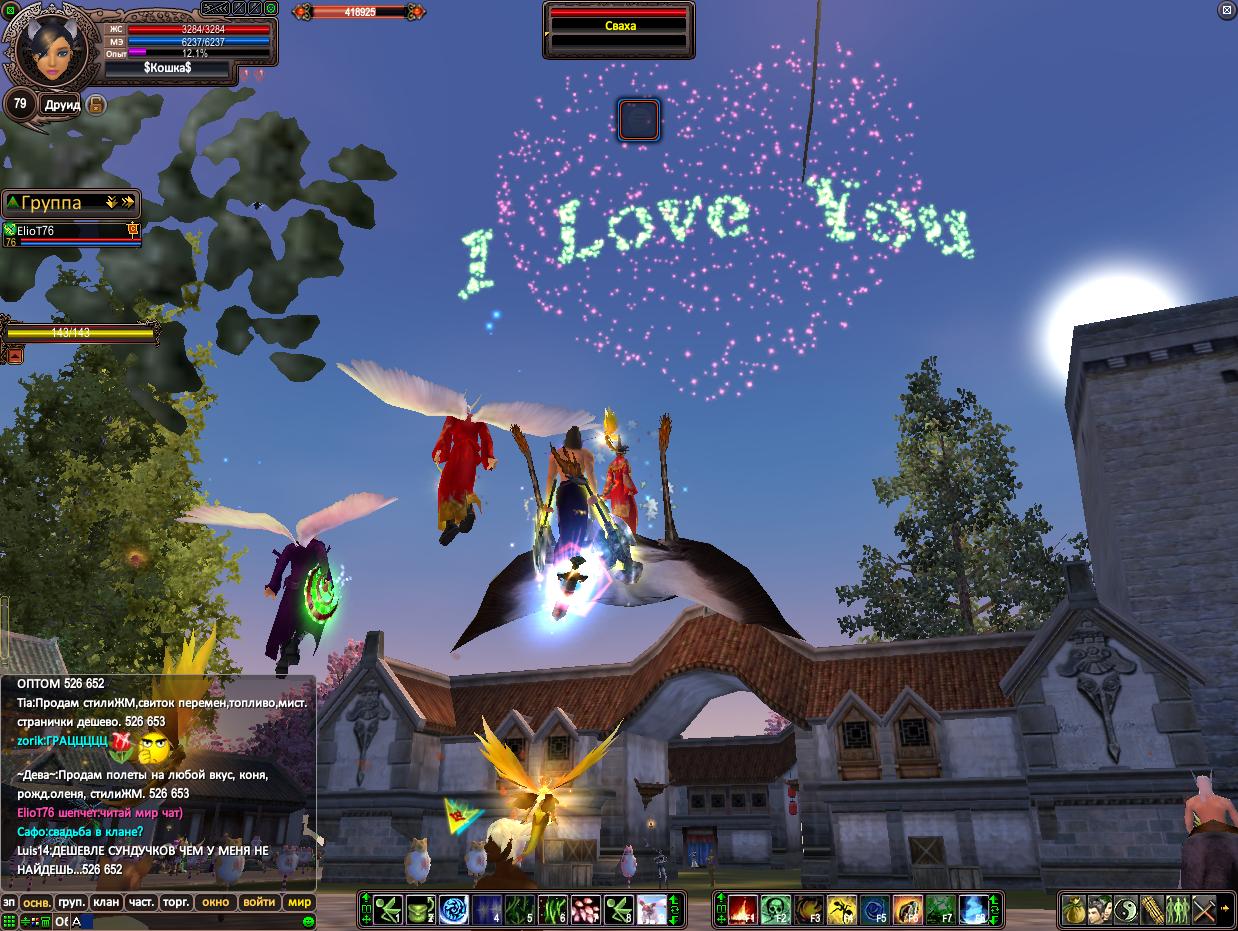Click the 'войти' chat button
Screen dimensions: 1238x931
[259, 902]
